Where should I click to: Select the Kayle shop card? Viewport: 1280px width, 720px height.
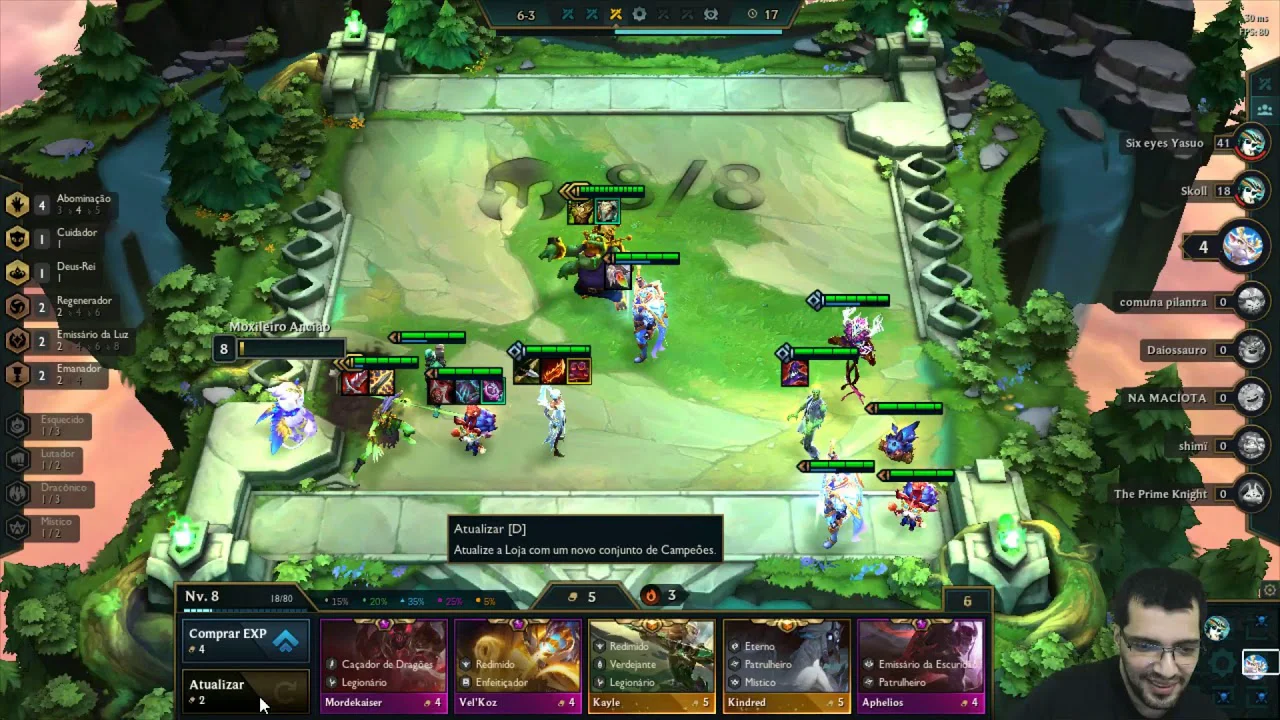click(x=652, y=665)
